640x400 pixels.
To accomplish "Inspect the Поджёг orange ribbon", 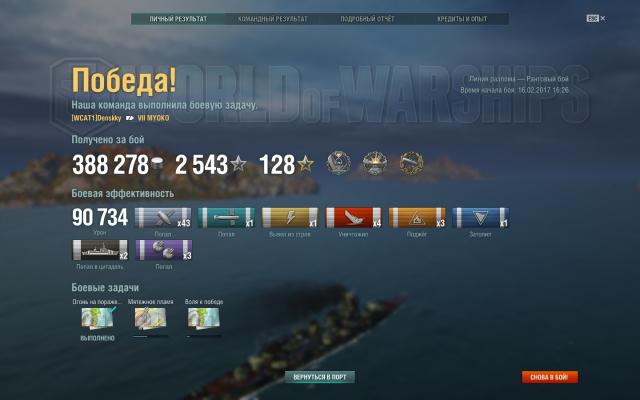I will 417,218.
